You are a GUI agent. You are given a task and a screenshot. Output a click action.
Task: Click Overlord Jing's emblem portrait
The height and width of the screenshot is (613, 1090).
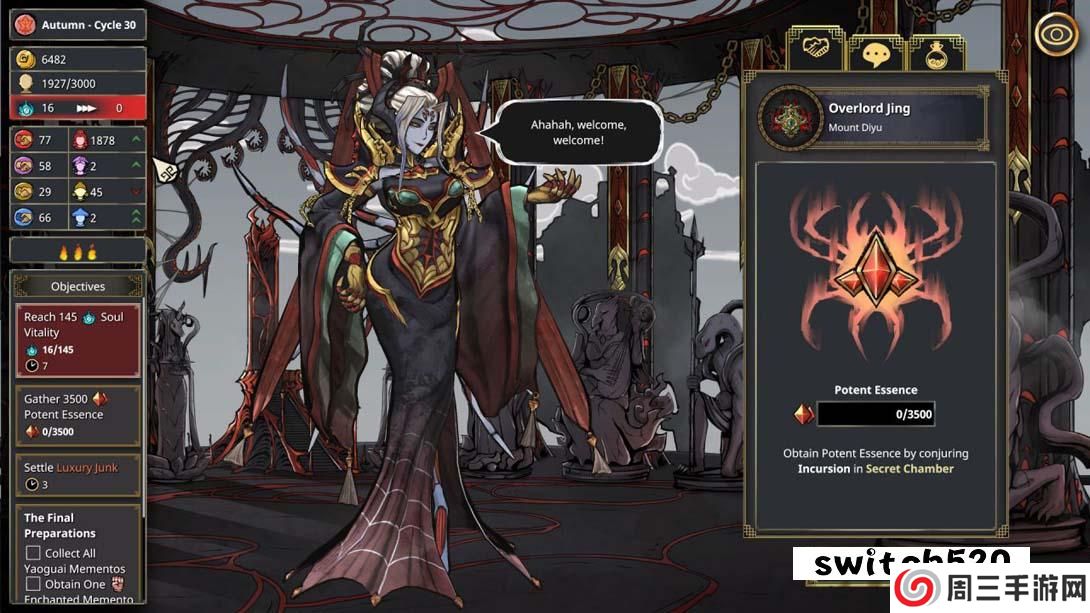pyautogui.click(x=791, y=117)
